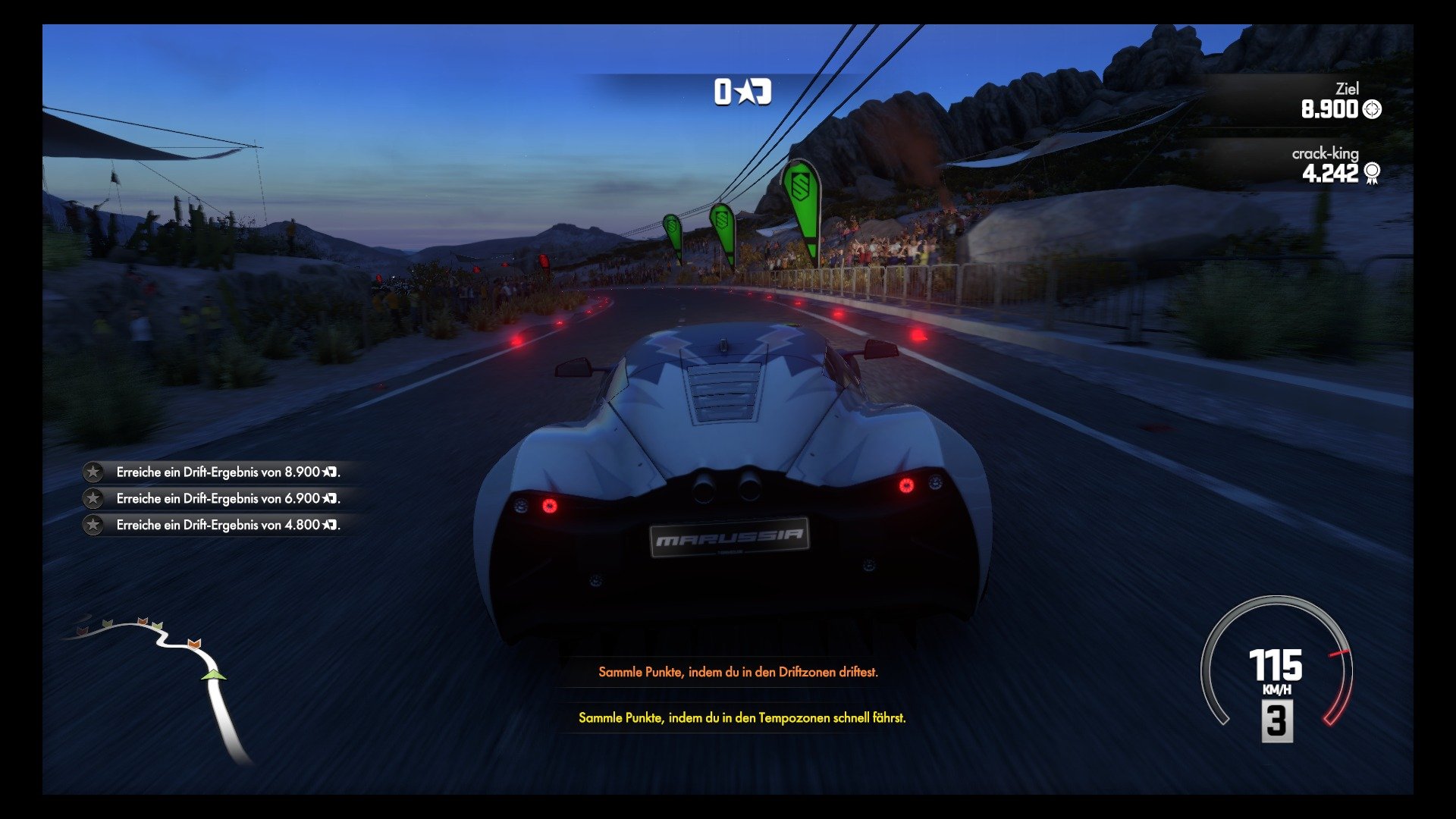Select the crack-king name label
This screenshot has width=1456, height=819.
click(x=1325, y=152)
